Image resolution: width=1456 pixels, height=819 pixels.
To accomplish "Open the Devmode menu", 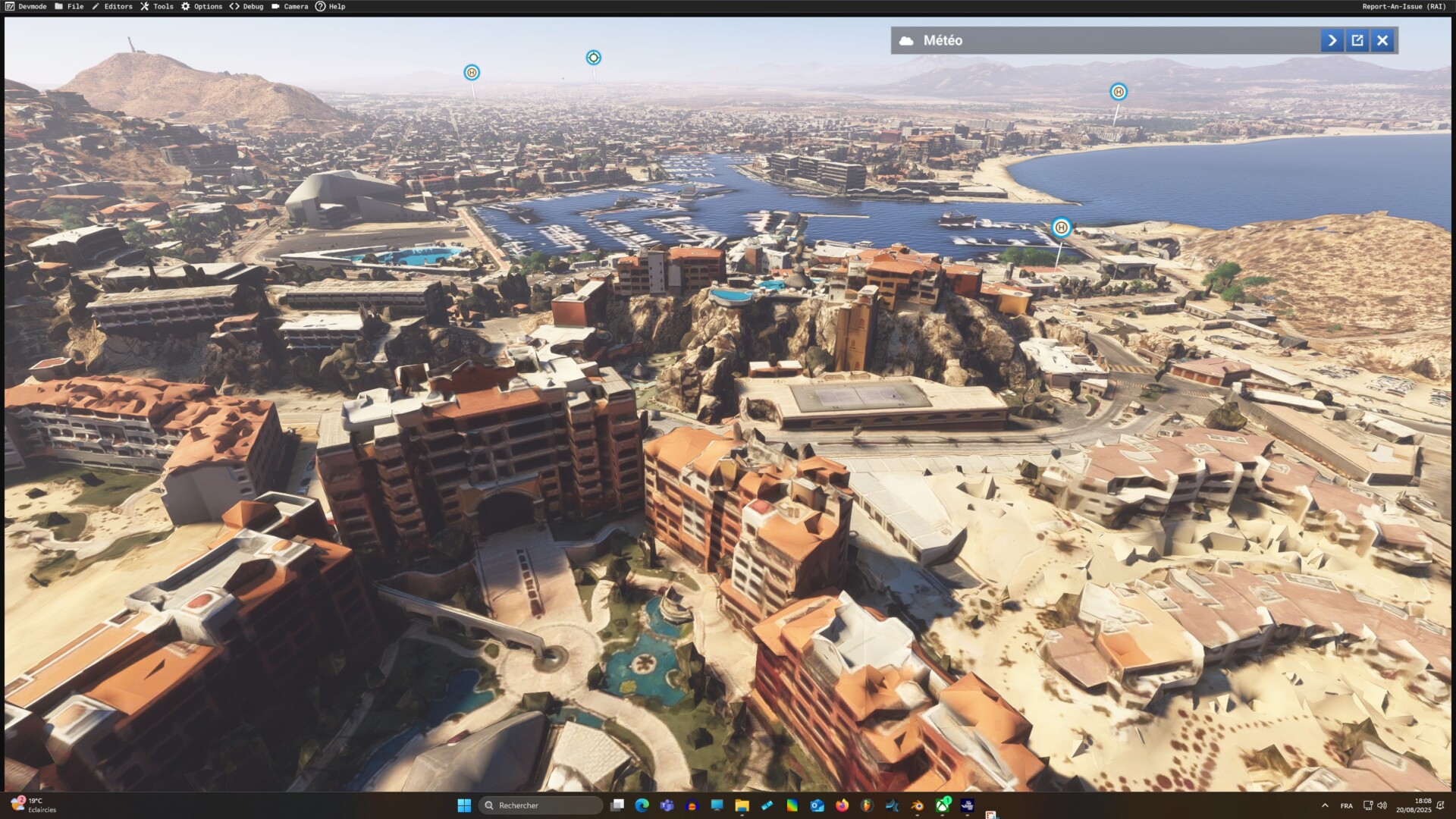I will tap(26, 6).
